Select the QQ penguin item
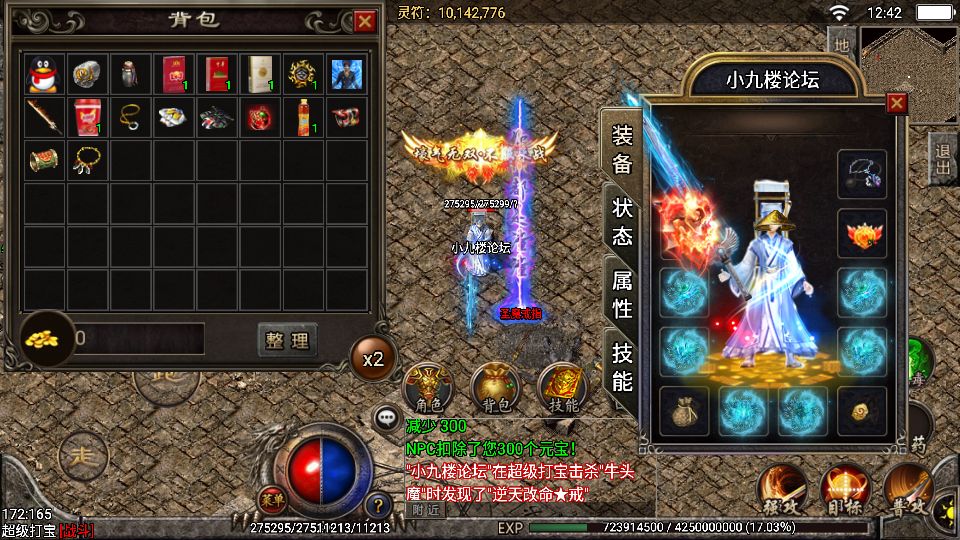Screen dimensions: 960x540 [x=41, y=73]
